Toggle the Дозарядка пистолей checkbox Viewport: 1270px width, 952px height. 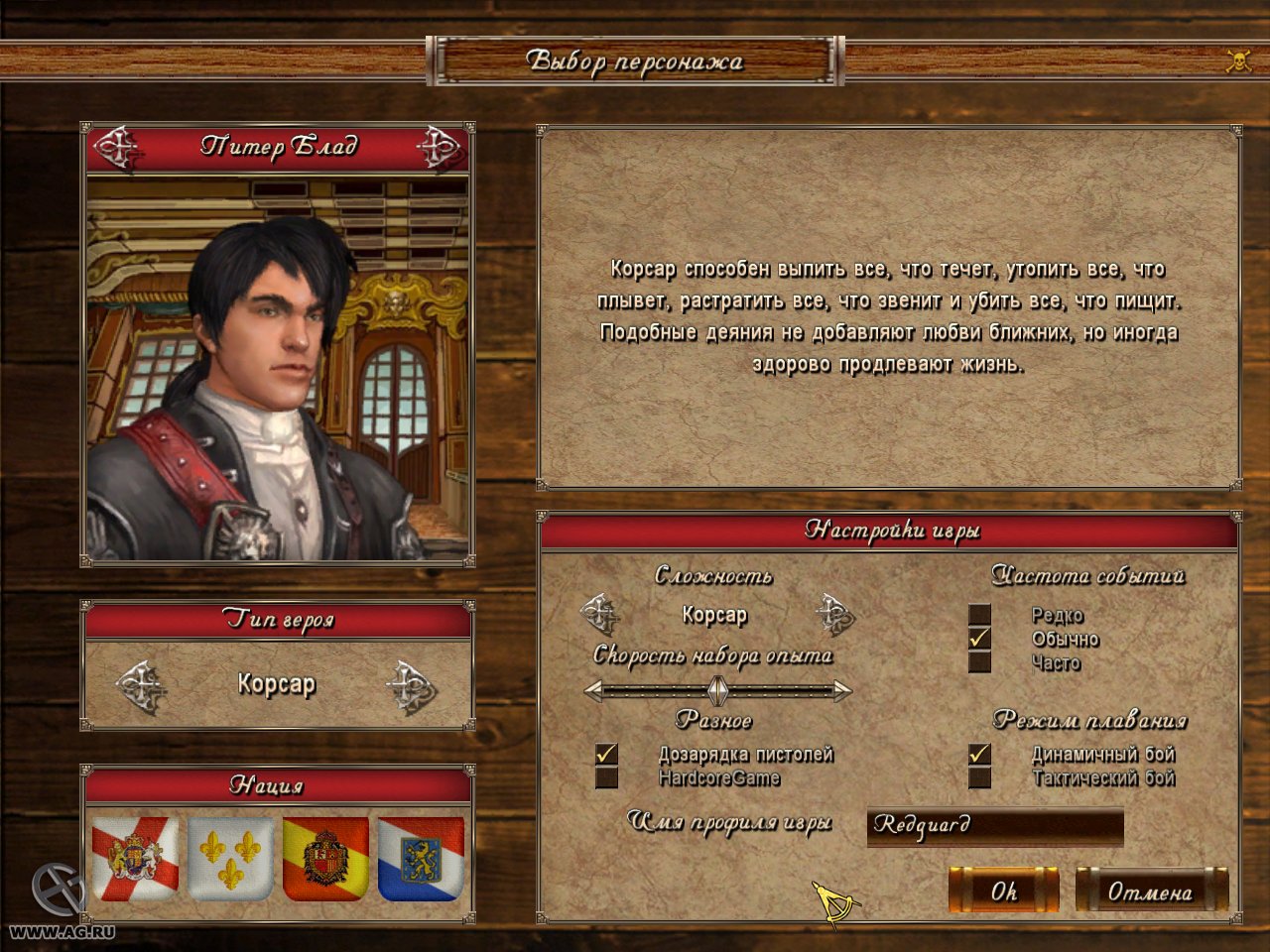606,755
